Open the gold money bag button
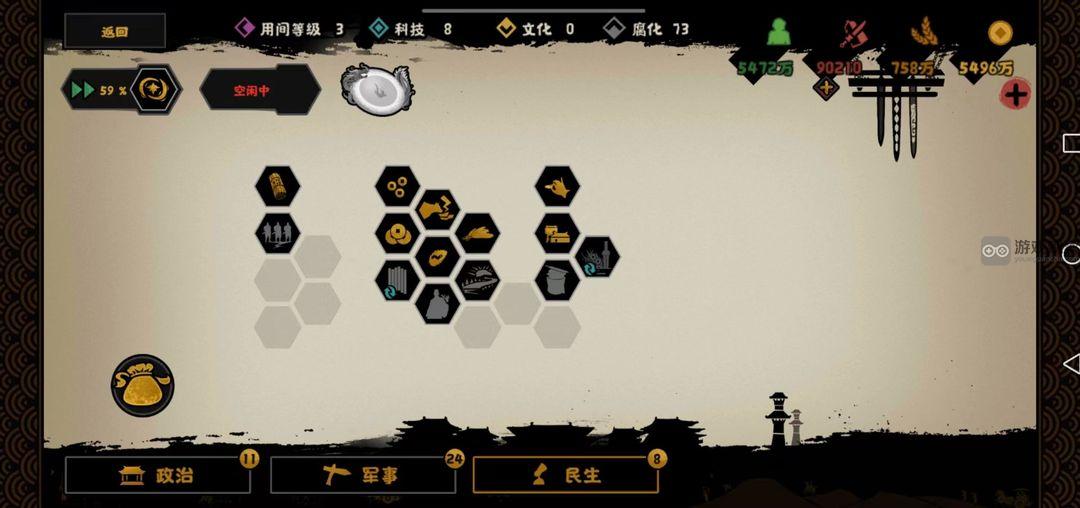 (142, 385)
